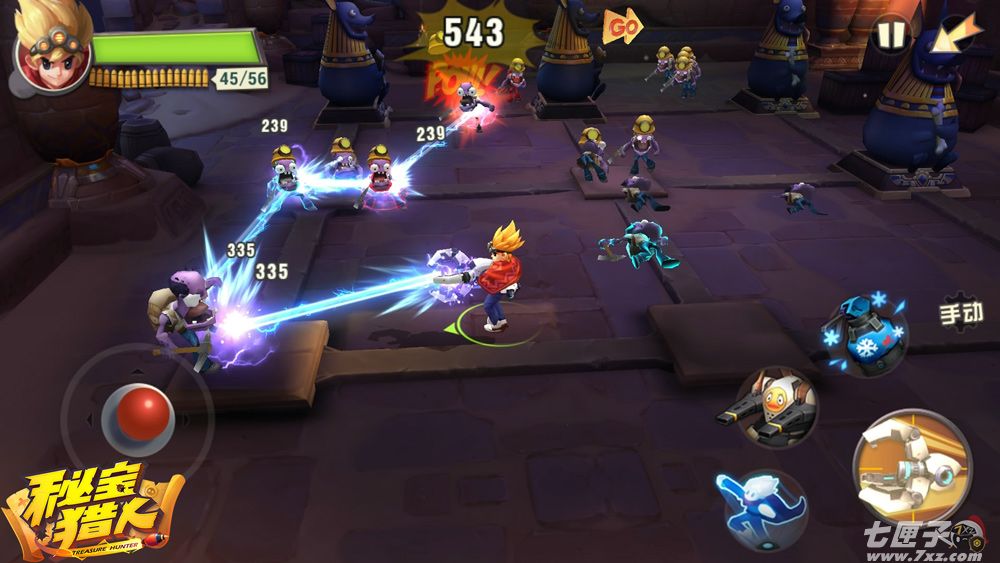This screenshot has height=563, width=1000.
Task: Throw the ice snowflake grenade skill
Action: (864, 335)
